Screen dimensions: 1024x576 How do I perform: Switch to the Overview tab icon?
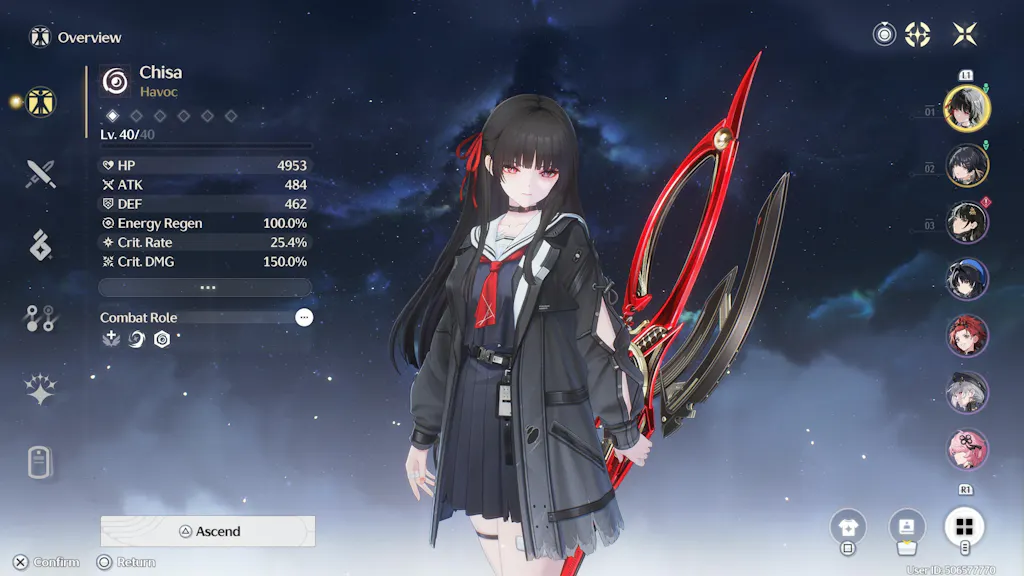pos(41,101)
